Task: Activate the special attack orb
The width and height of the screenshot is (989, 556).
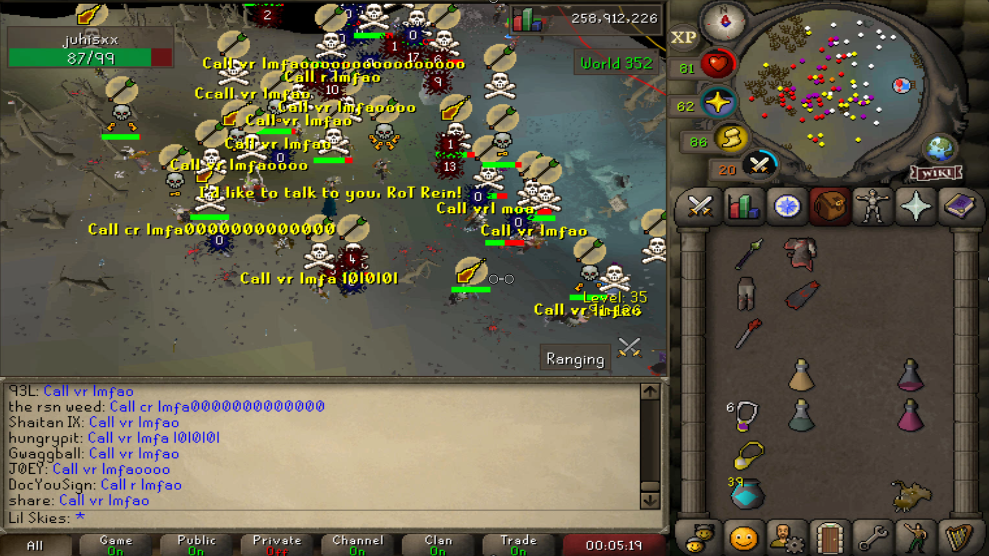Action: click(761, 162)
